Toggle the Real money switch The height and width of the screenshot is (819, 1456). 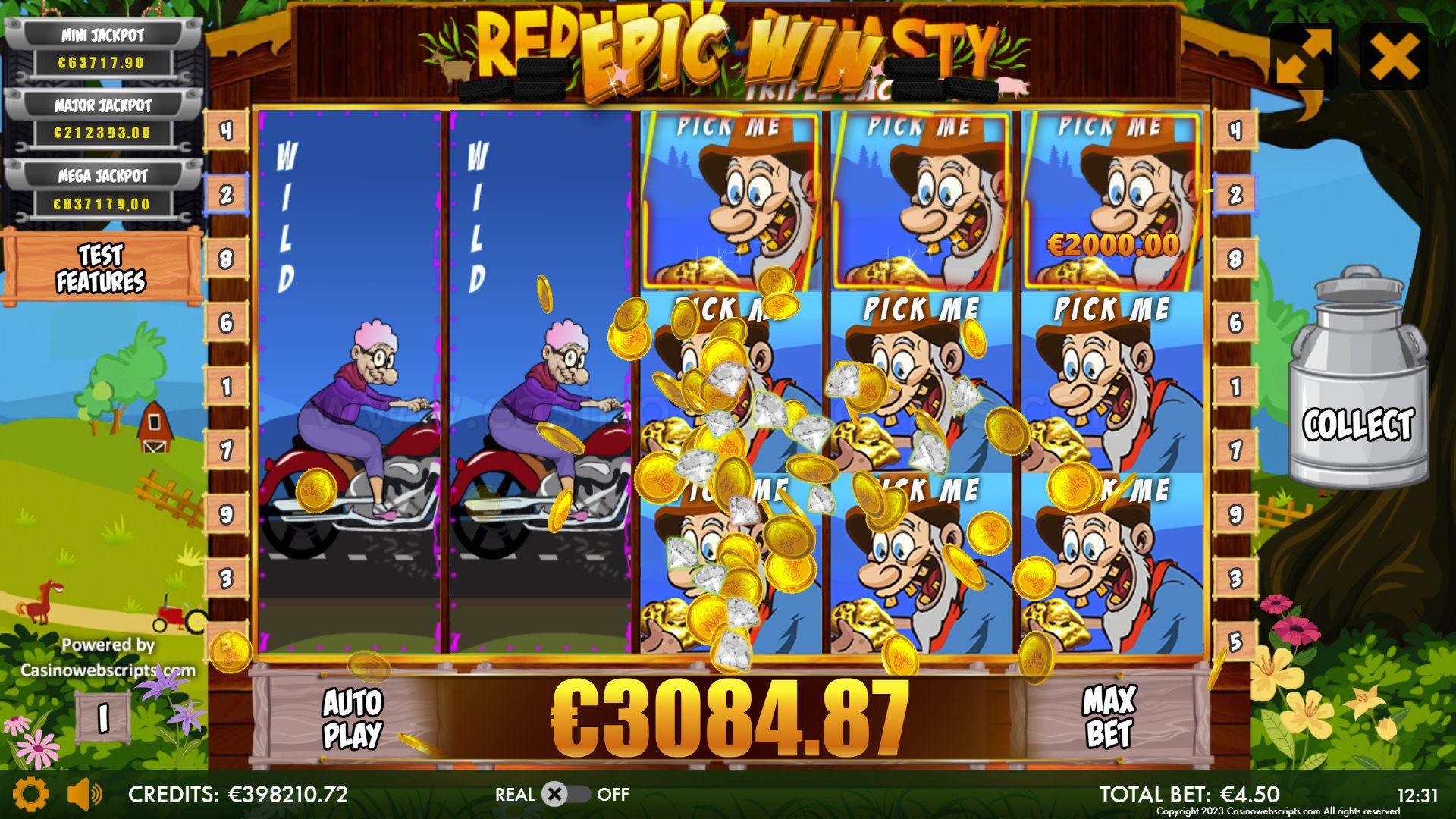click(567, 794)
